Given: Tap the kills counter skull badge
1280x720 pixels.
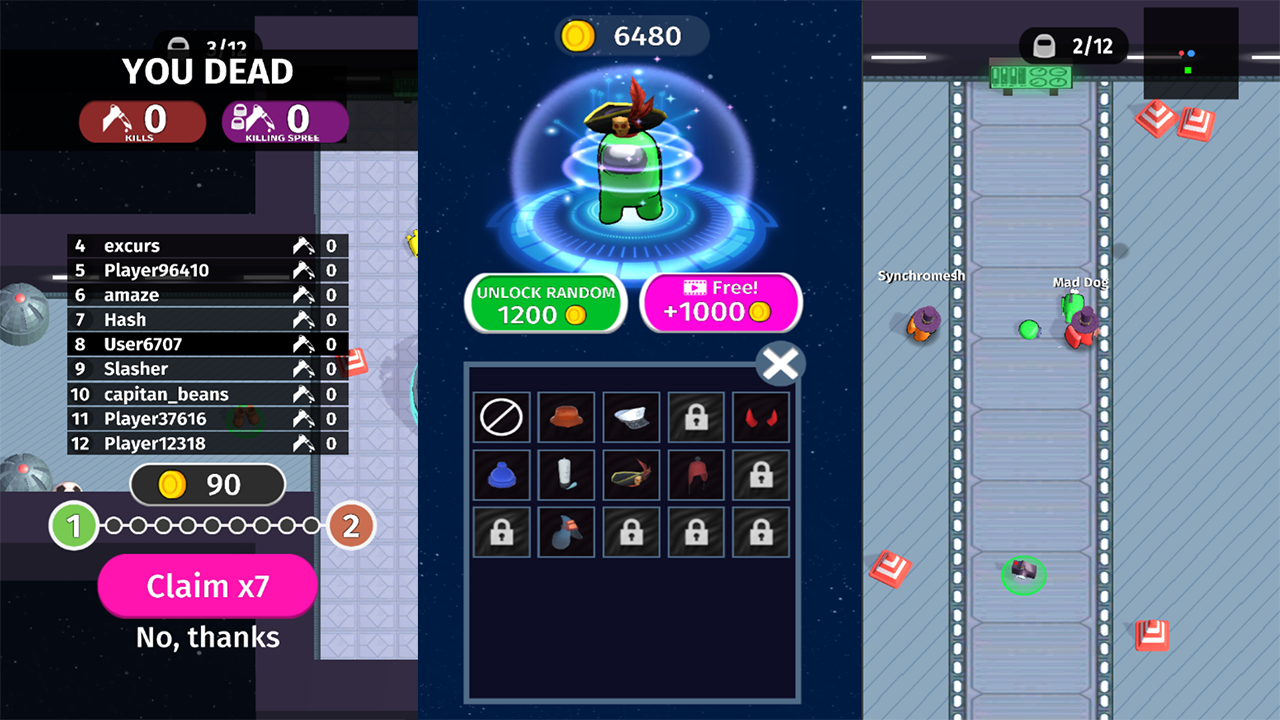Looking at the screenshot, I should (x=142, y=121).
